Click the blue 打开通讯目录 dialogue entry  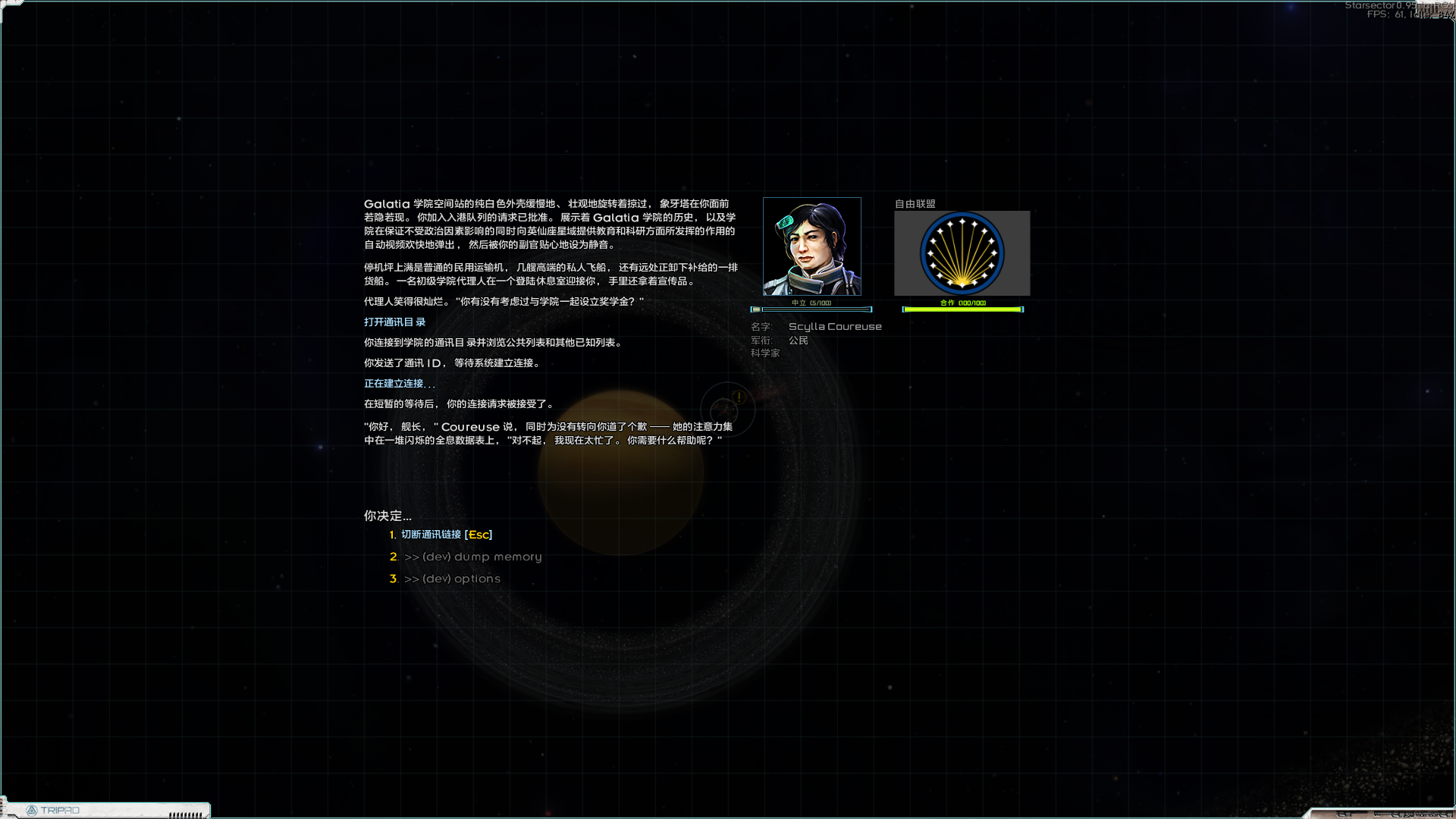pos(394,322)
